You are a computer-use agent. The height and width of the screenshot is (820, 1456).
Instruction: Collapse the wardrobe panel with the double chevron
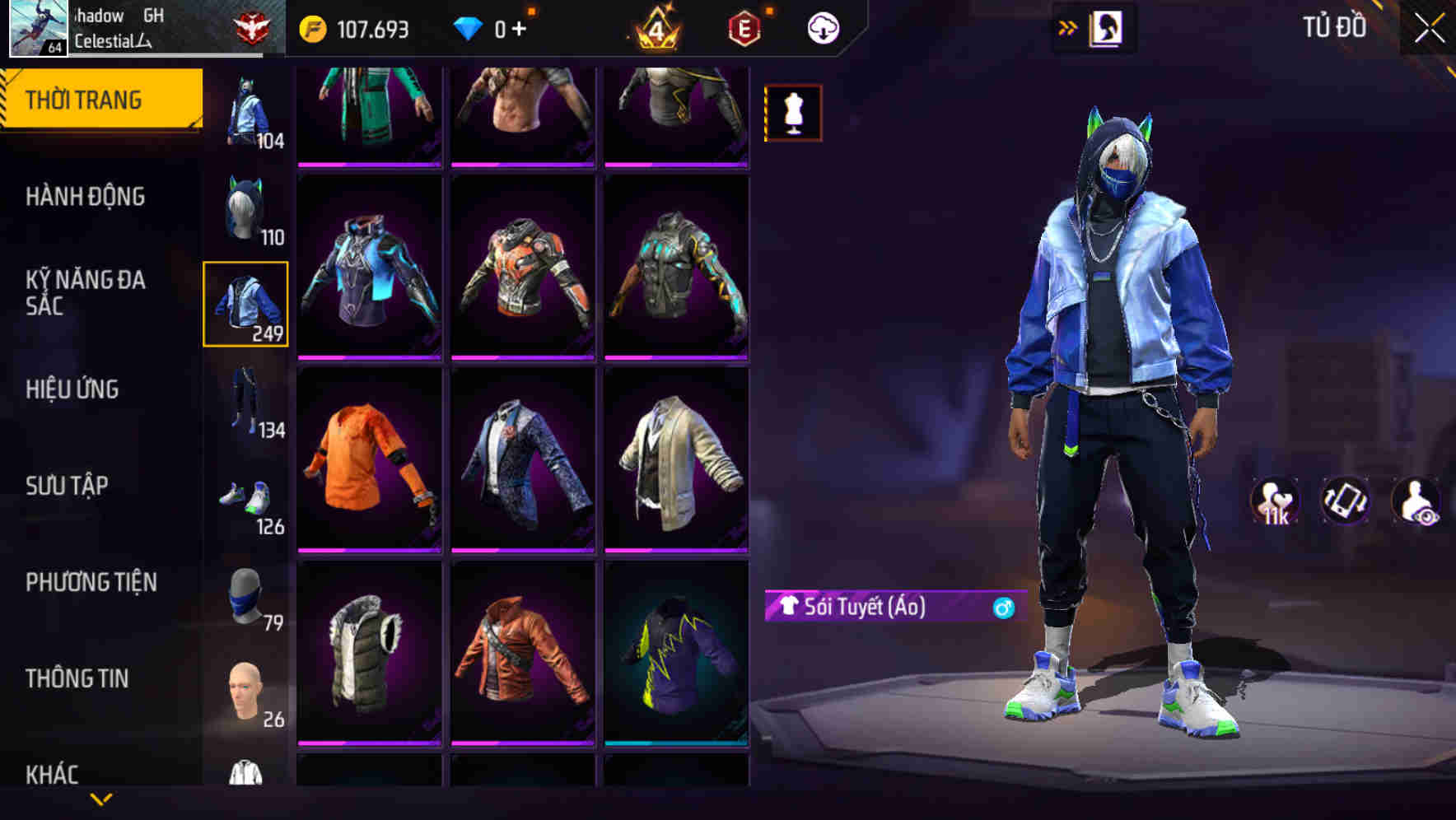pos(1068,26)
